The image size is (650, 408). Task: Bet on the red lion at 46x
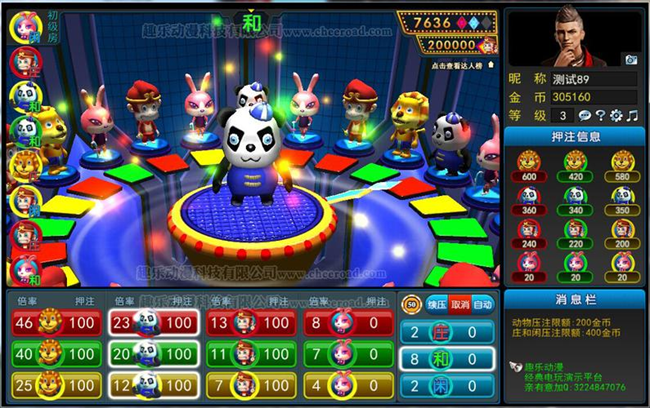(x=53, y=323)
